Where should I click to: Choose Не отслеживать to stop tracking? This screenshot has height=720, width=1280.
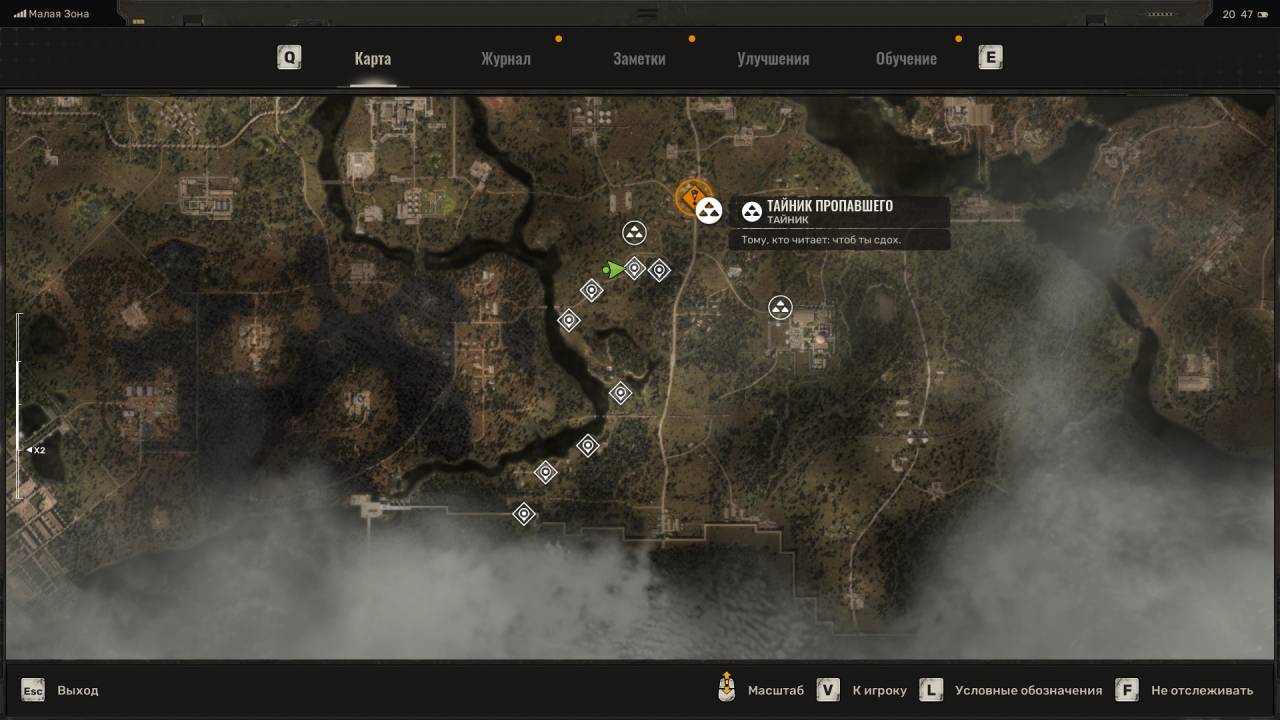[x=1201, y=690]
